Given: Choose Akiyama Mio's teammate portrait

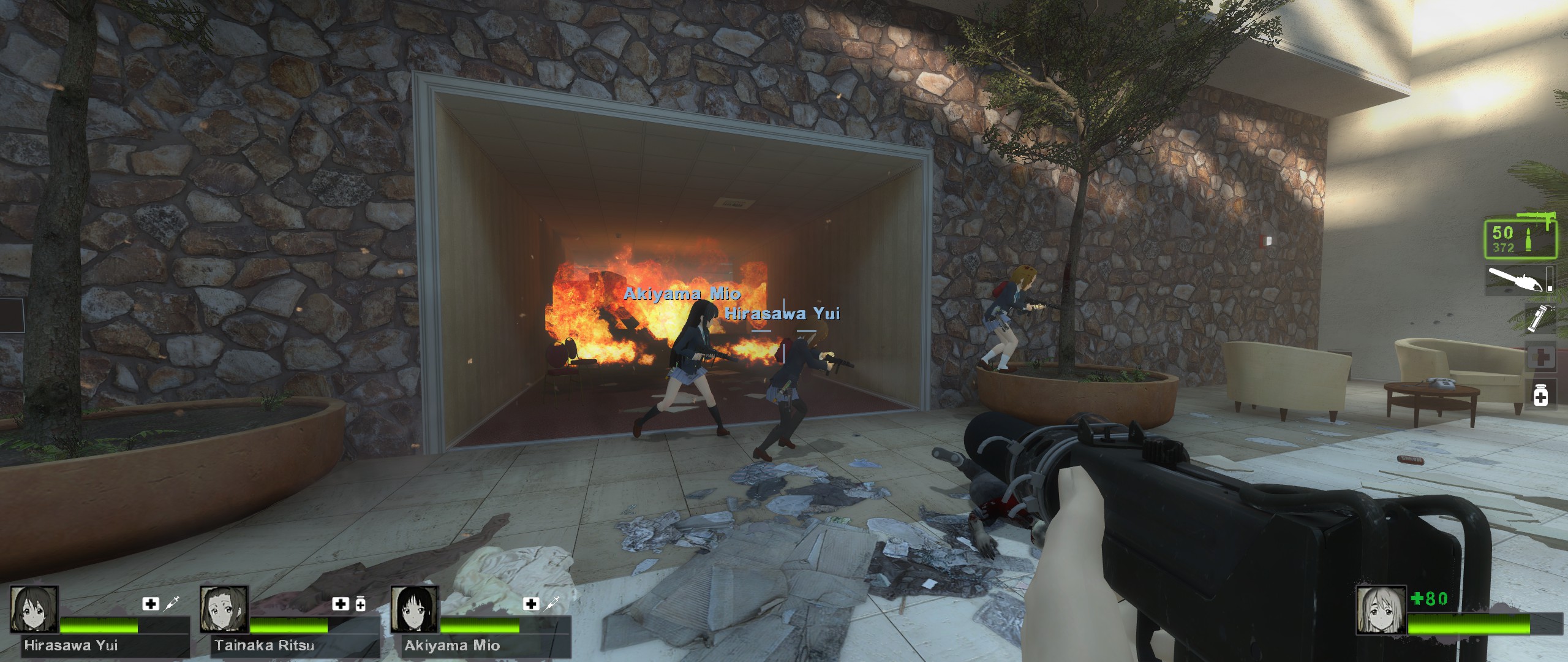Looking at the screenshot, I should pyautogui.click(x=415, y=609).
